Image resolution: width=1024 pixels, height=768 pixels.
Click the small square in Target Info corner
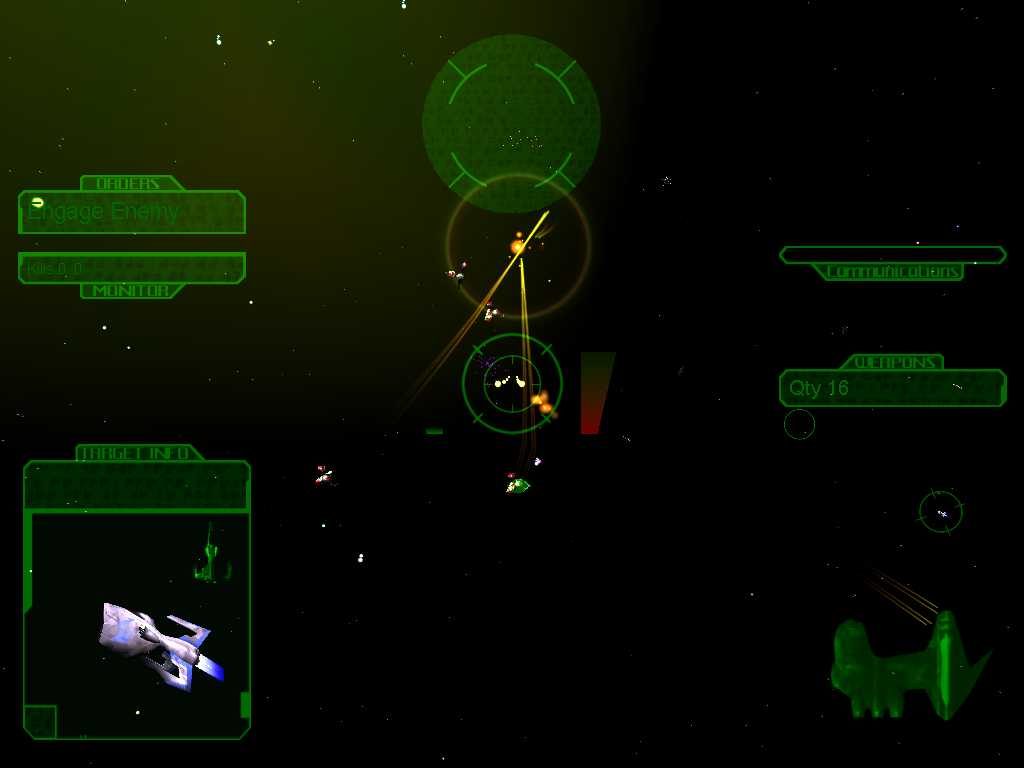40,721
